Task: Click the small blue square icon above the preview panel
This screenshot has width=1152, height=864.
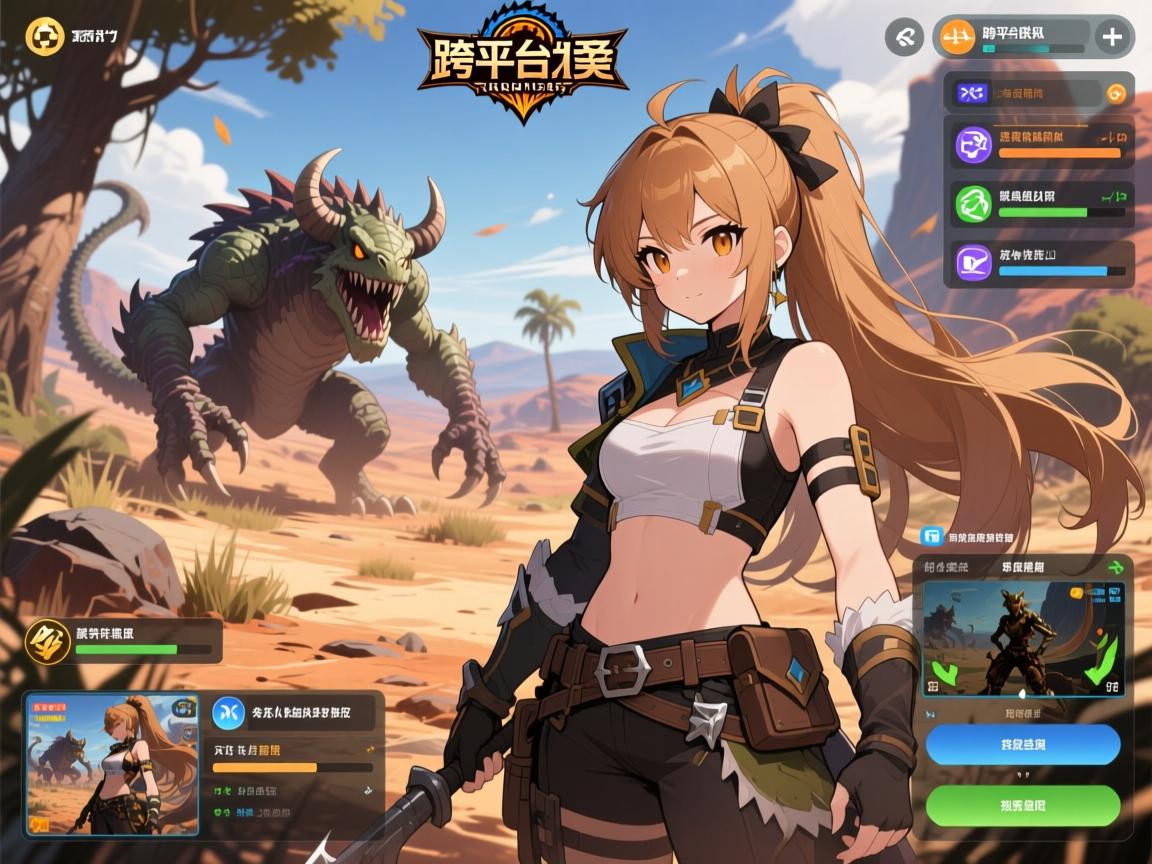Action: [933, 537]
